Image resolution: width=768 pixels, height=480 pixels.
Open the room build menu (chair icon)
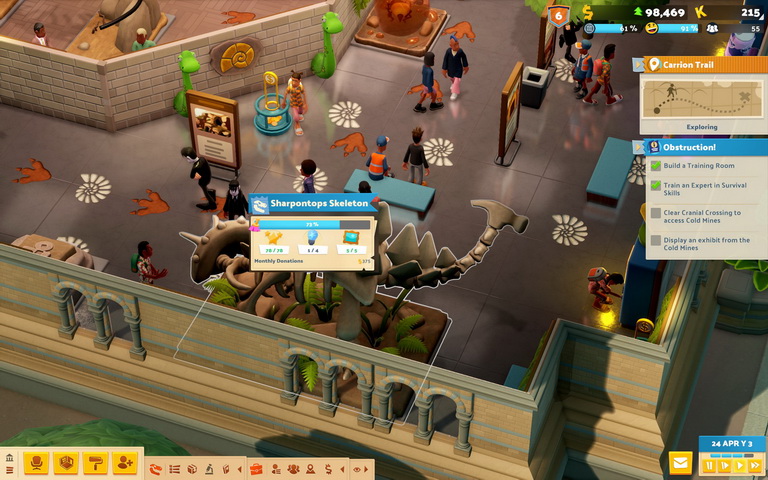point(37,463)
